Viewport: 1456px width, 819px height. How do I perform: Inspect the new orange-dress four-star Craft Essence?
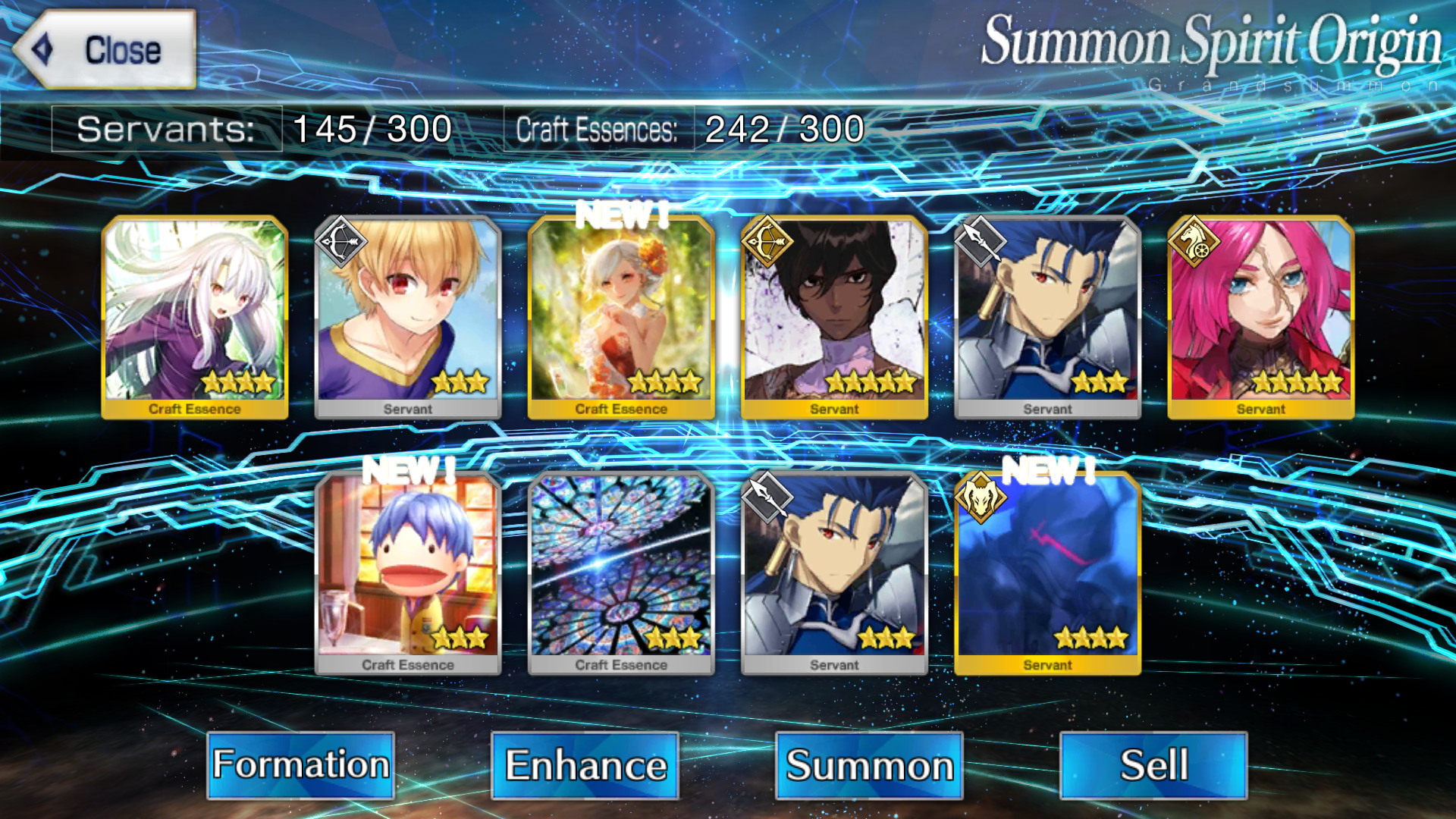(x=621, y=316)
